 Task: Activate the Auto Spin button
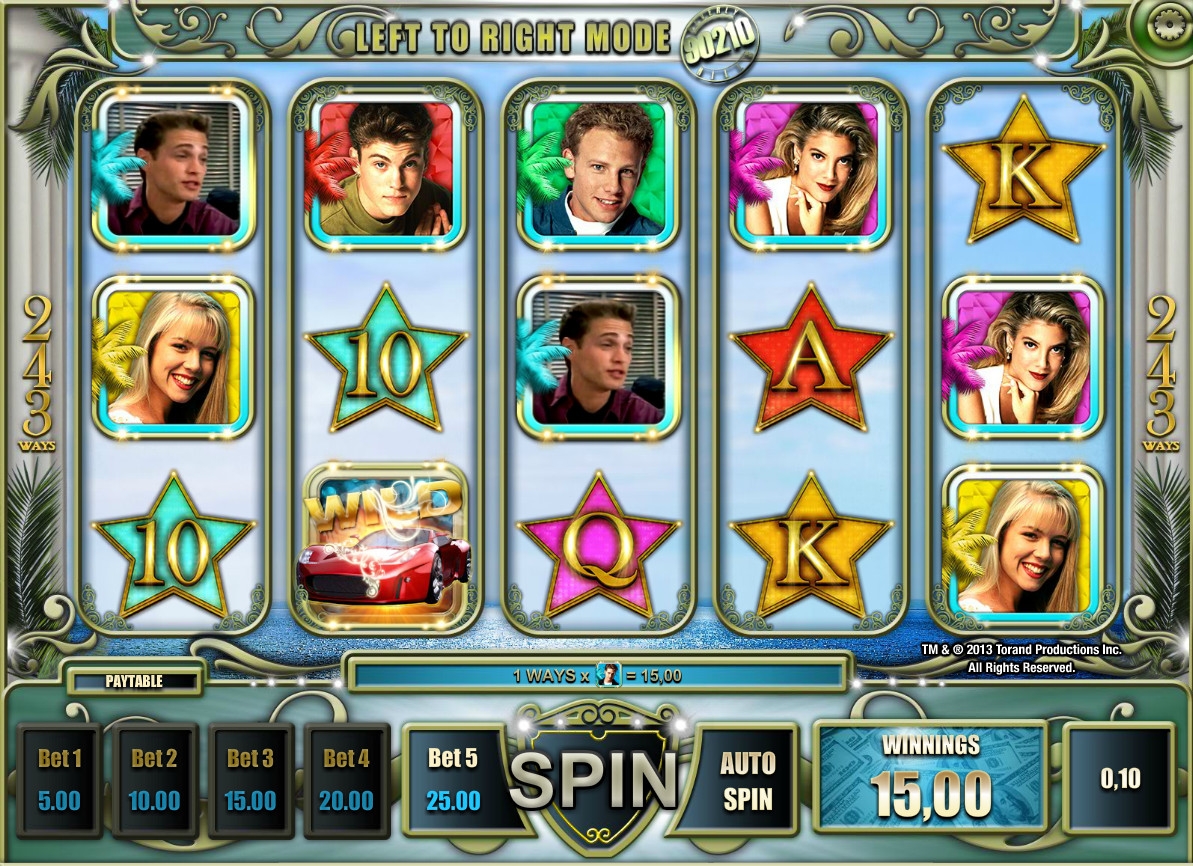[x=747, y=780]
